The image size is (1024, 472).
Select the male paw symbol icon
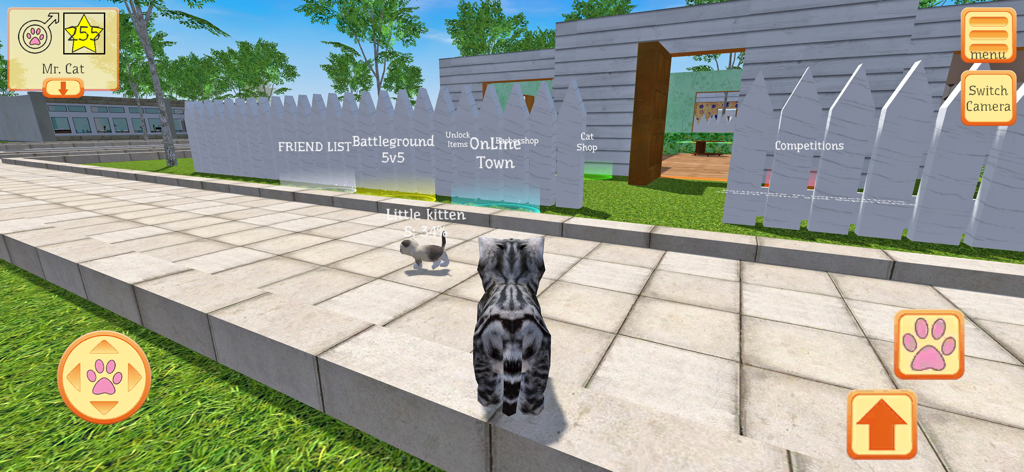[37, 35]
